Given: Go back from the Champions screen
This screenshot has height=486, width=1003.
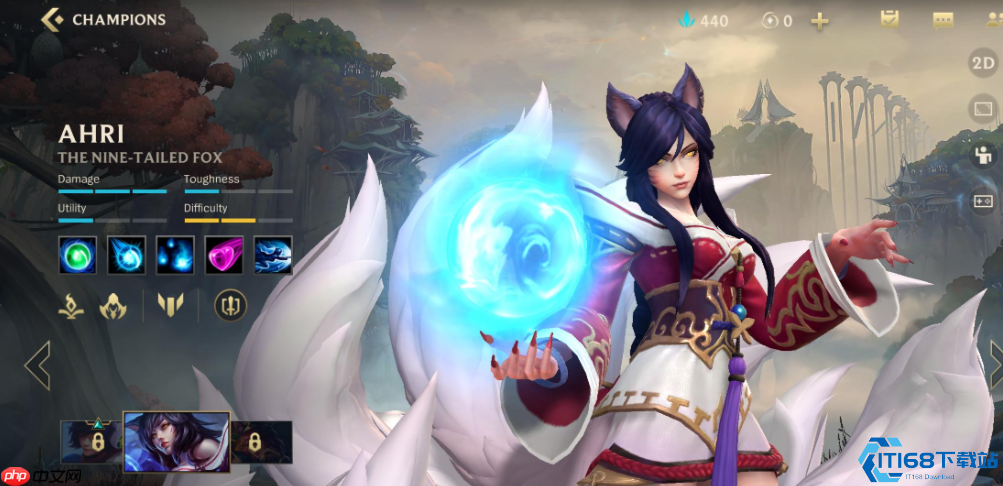Looking at the screenshot, I should [x=53, y=19].
